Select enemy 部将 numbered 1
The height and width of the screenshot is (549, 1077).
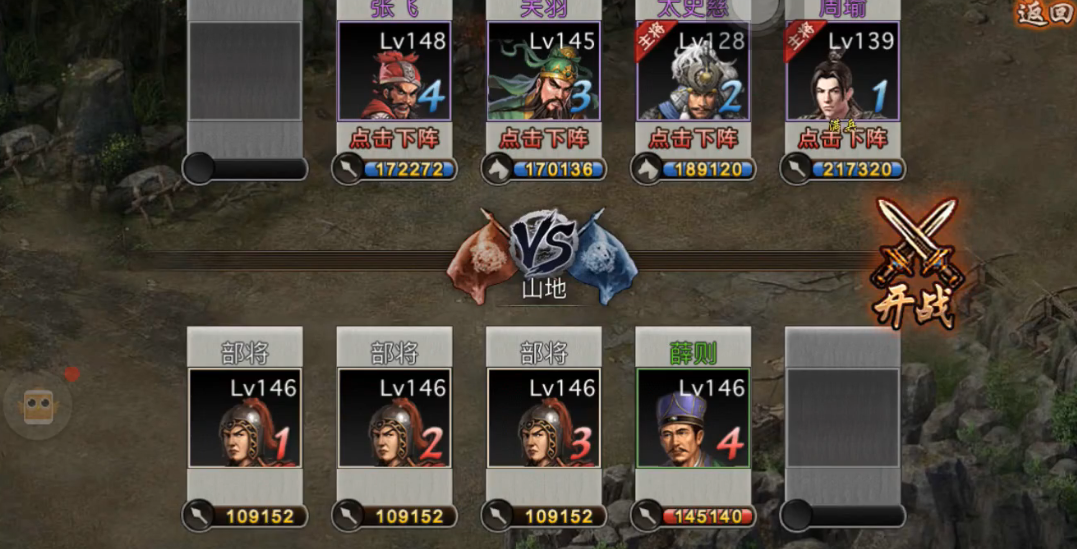(x=245, y=418)
